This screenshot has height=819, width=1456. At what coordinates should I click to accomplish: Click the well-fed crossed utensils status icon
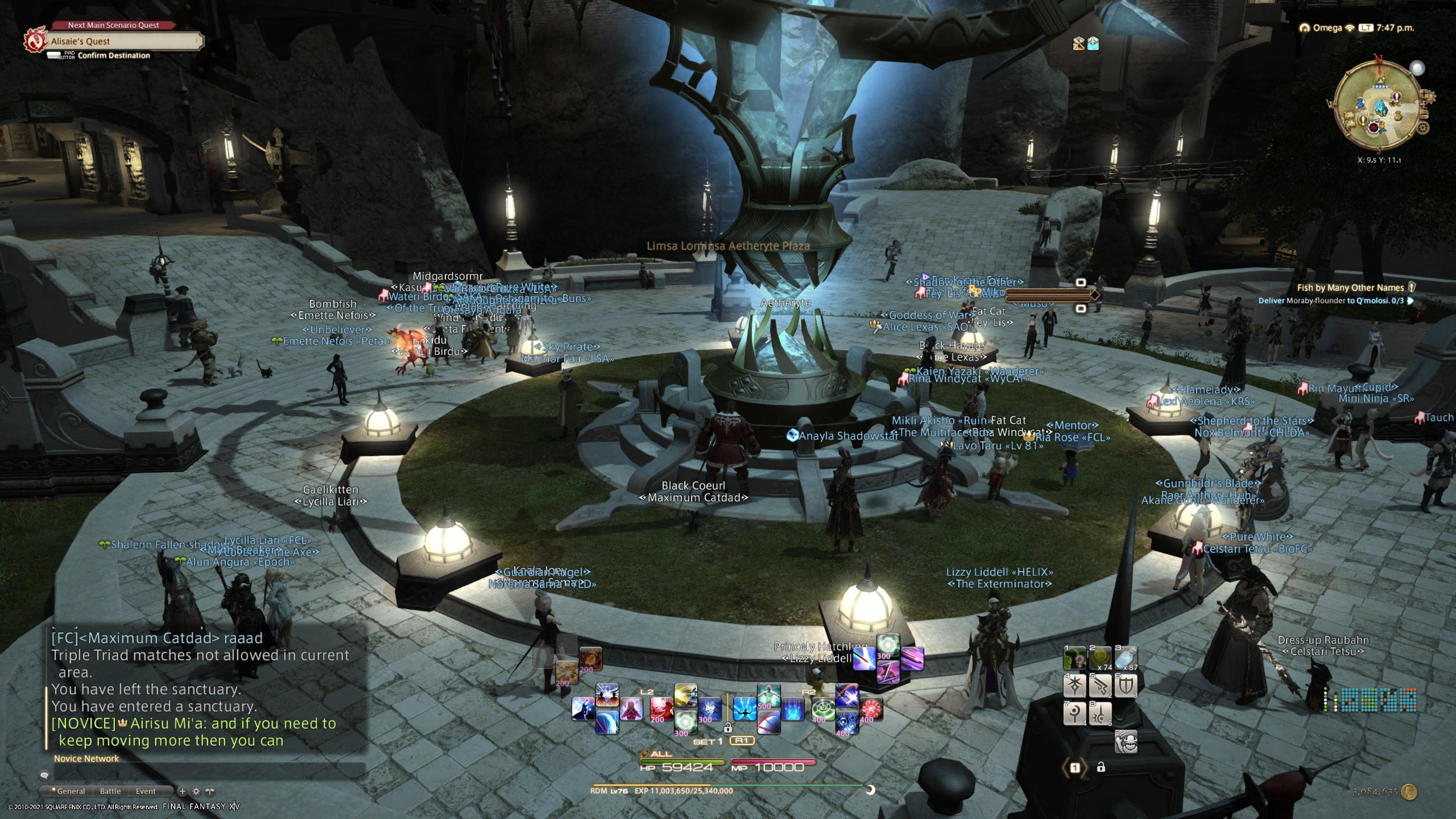coord(1078,44)
